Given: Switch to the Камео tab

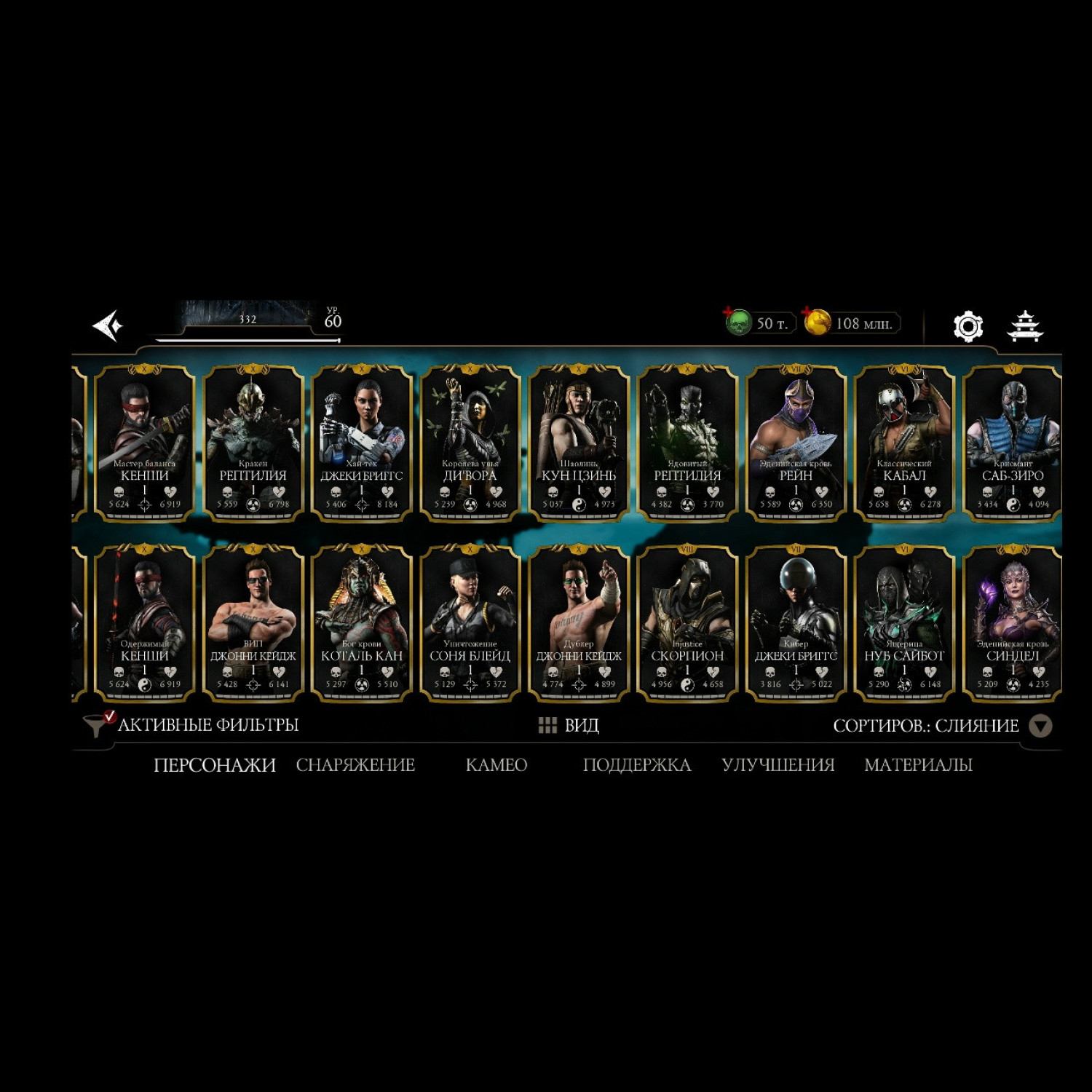Looking at the screenshot, I should click(496, 765).
